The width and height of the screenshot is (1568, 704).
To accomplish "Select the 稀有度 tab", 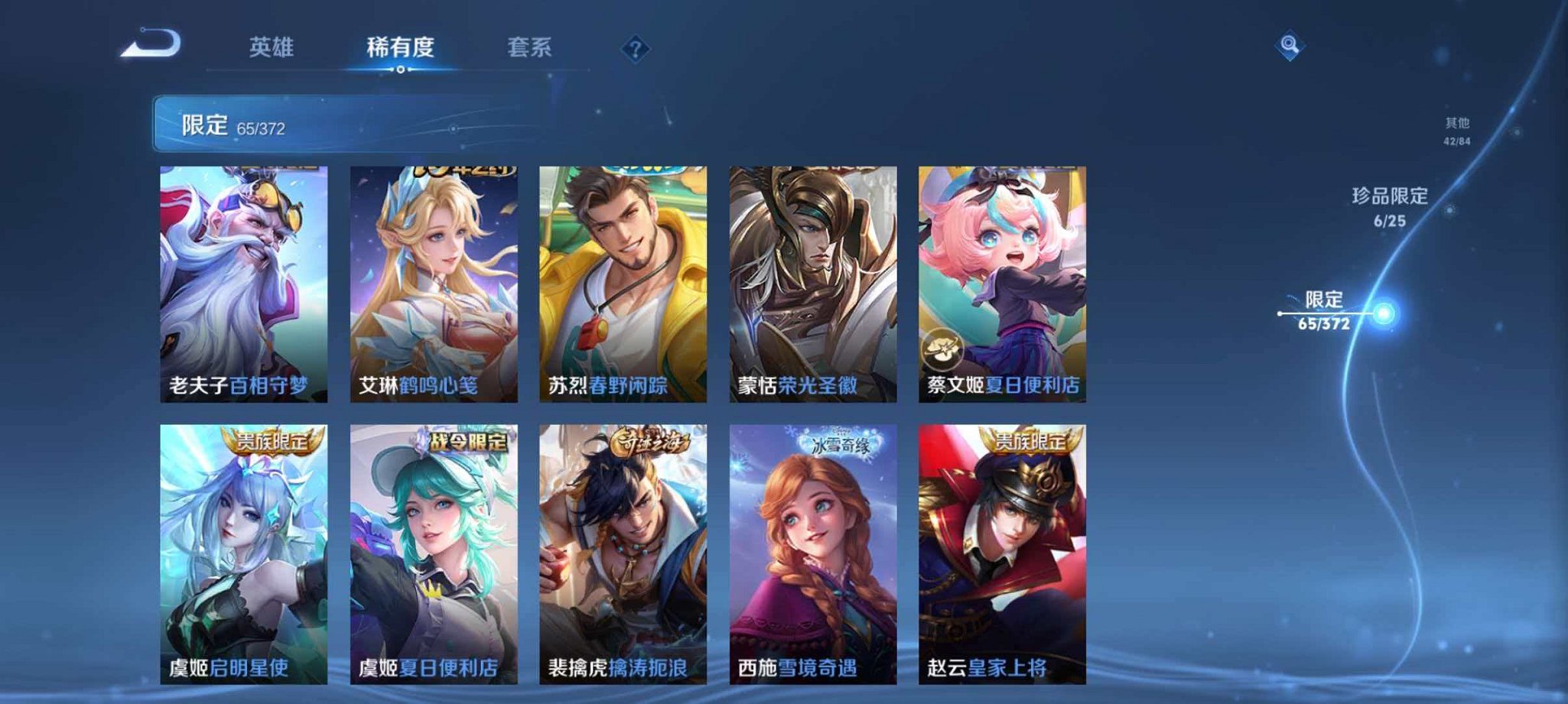I will point(400,47).
